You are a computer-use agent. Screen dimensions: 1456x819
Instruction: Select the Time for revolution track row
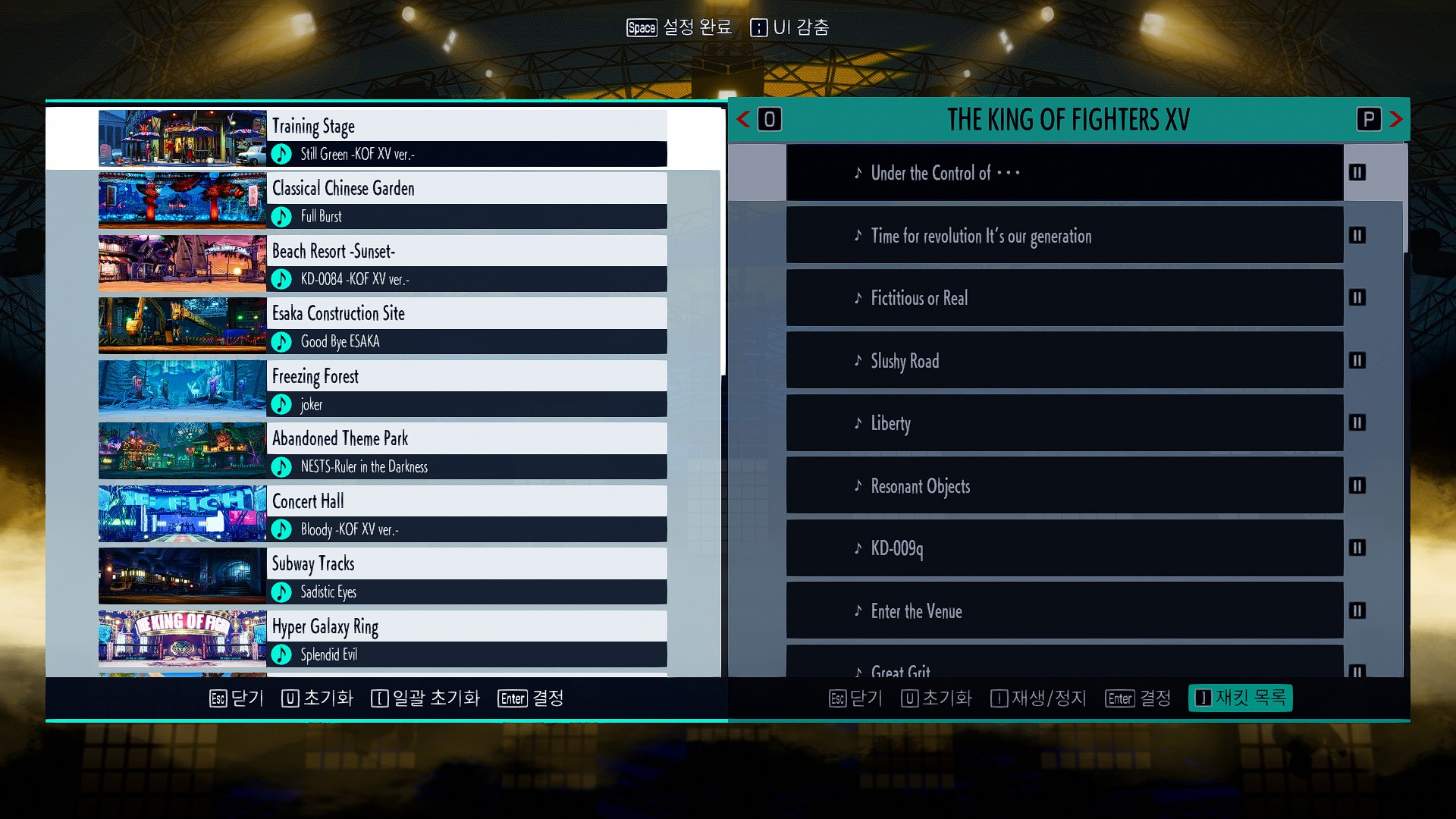[x=1062, y=236]
